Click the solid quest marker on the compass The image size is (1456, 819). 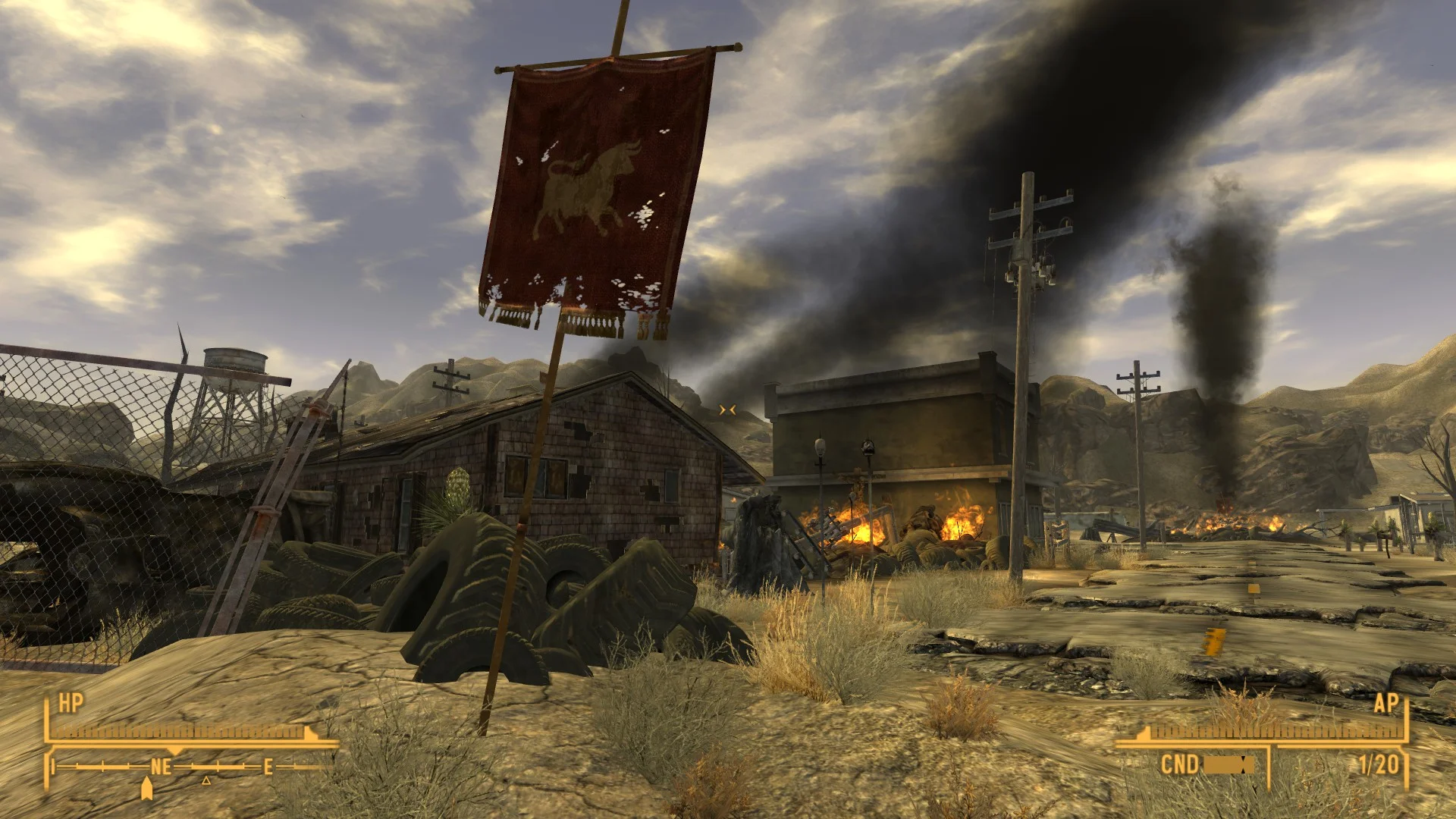147,789
